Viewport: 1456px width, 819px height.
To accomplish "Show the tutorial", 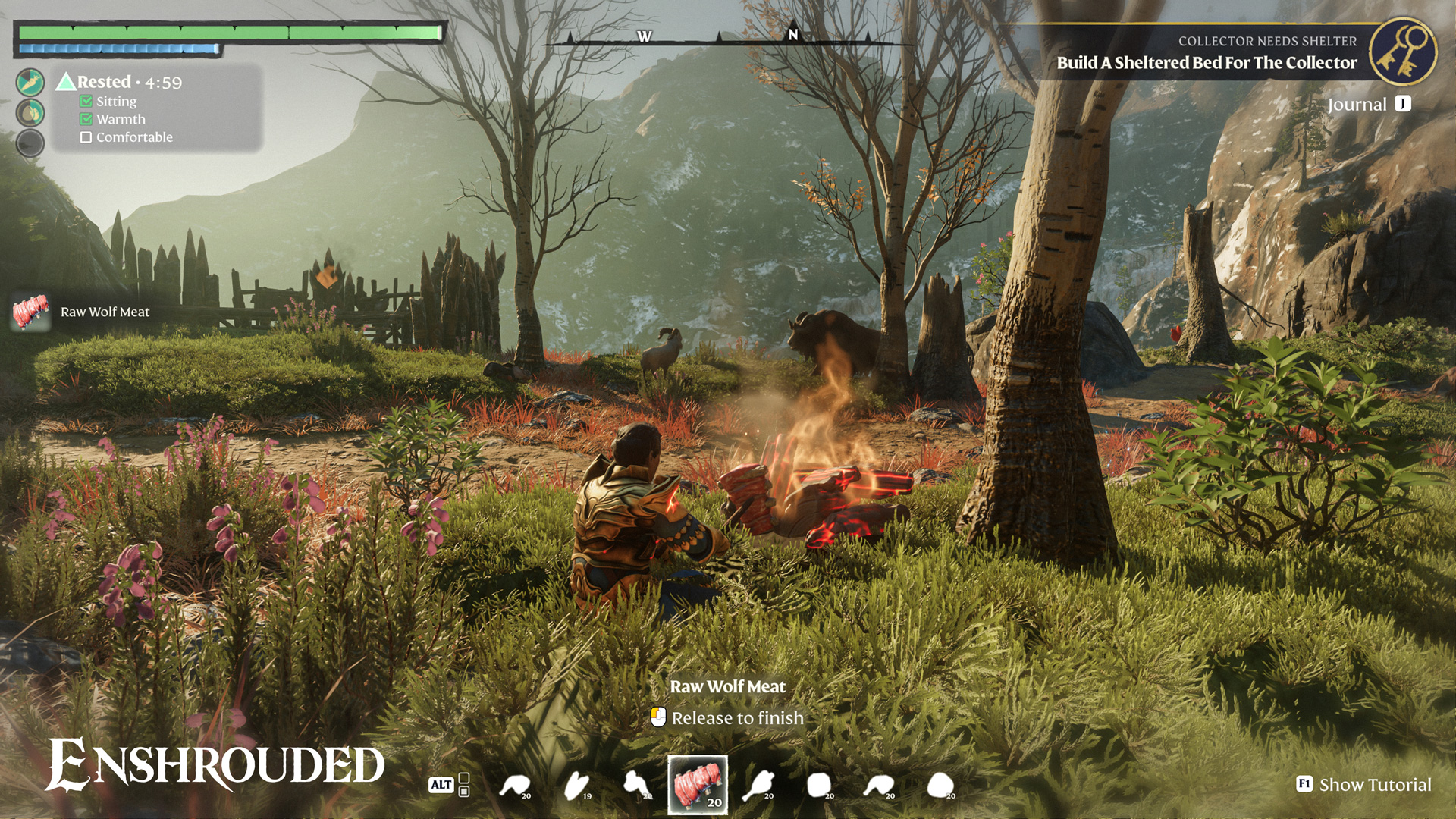I will [x=1364, y=785].
